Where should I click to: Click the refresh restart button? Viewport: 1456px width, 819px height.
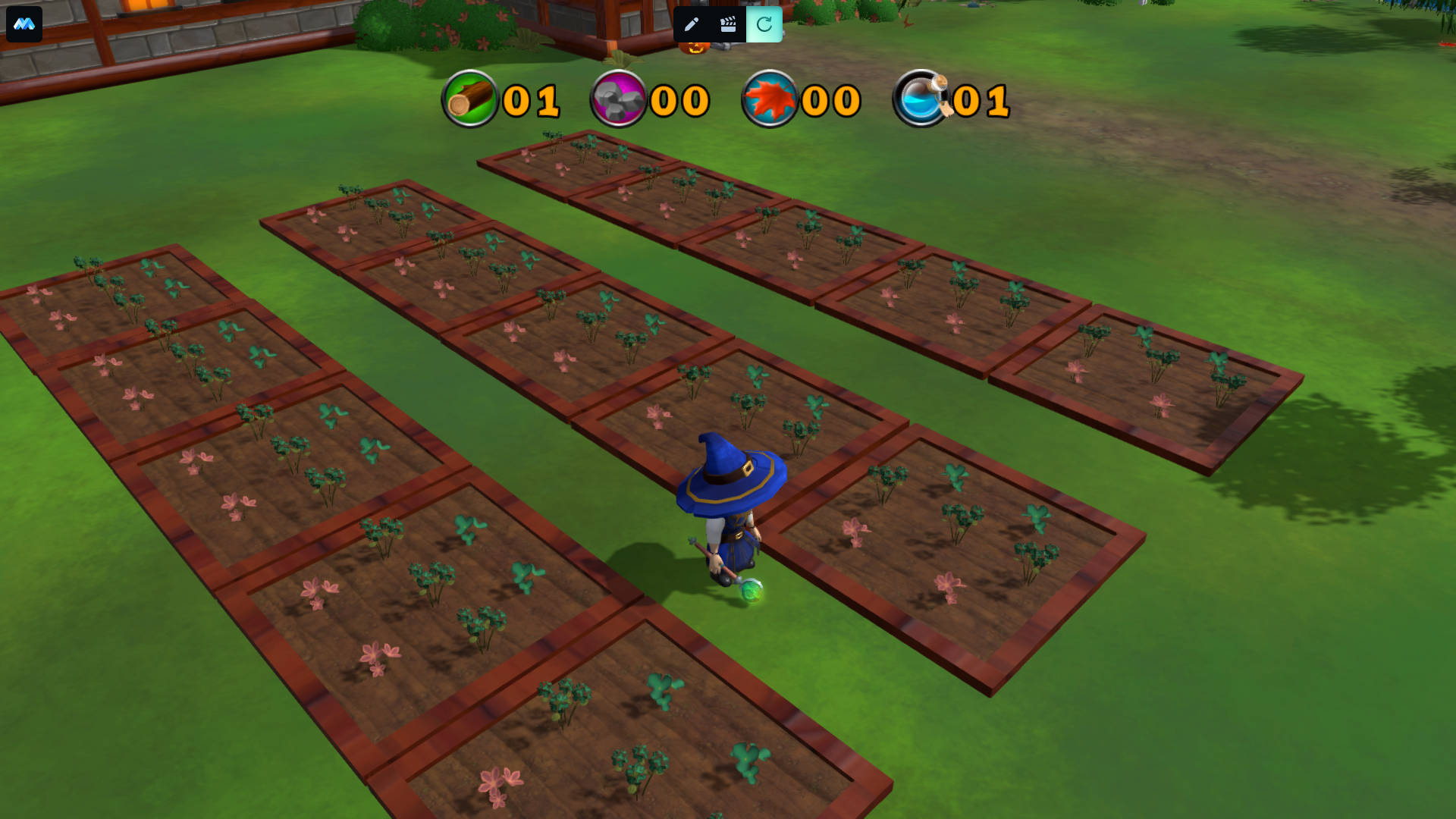tap(764, 24)
